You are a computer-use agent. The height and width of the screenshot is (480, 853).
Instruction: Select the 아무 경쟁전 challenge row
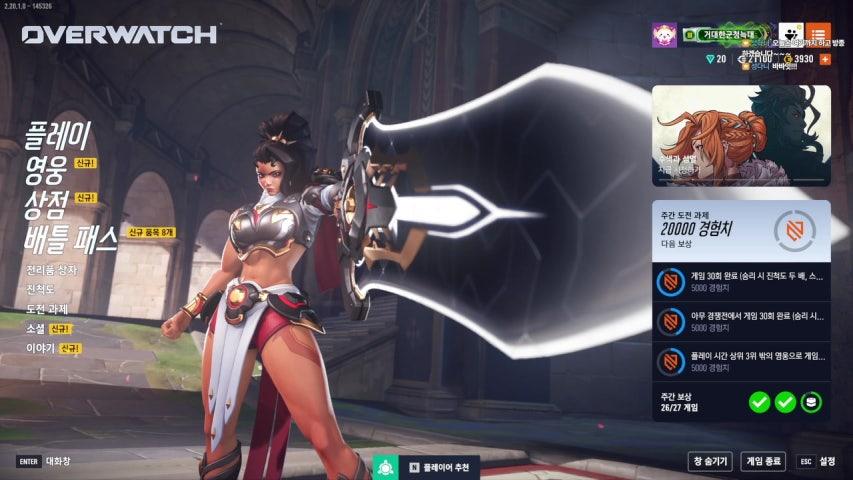740,321
